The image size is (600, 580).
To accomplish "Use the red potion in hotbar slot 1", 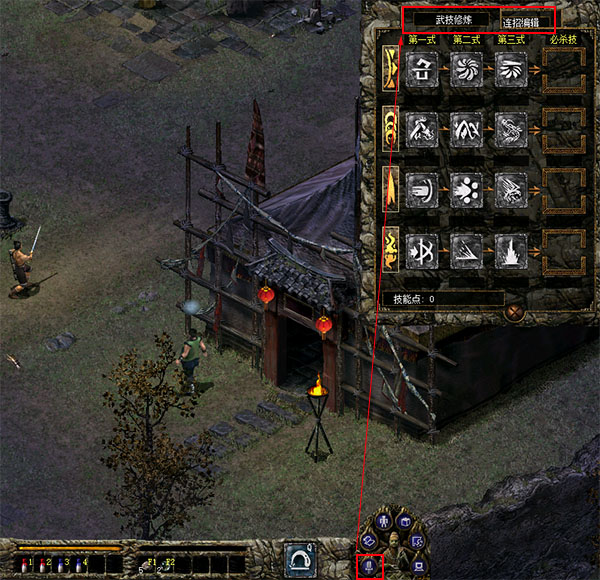I will (20, 565).
